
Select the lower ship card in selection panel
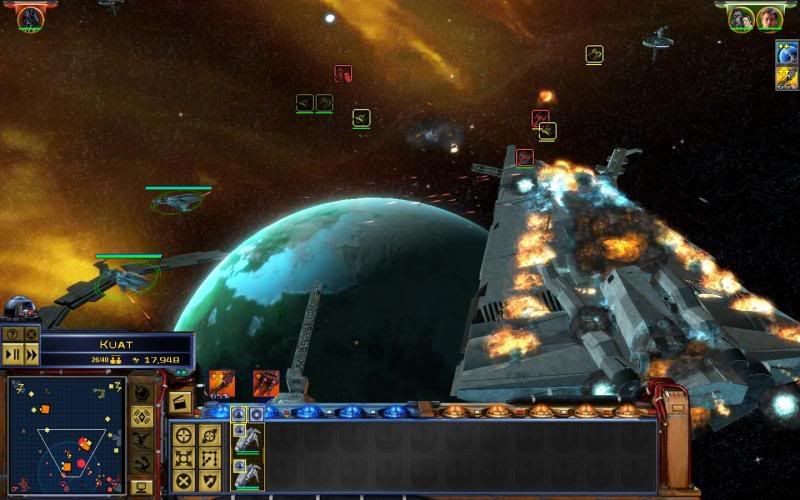point(246,473)
